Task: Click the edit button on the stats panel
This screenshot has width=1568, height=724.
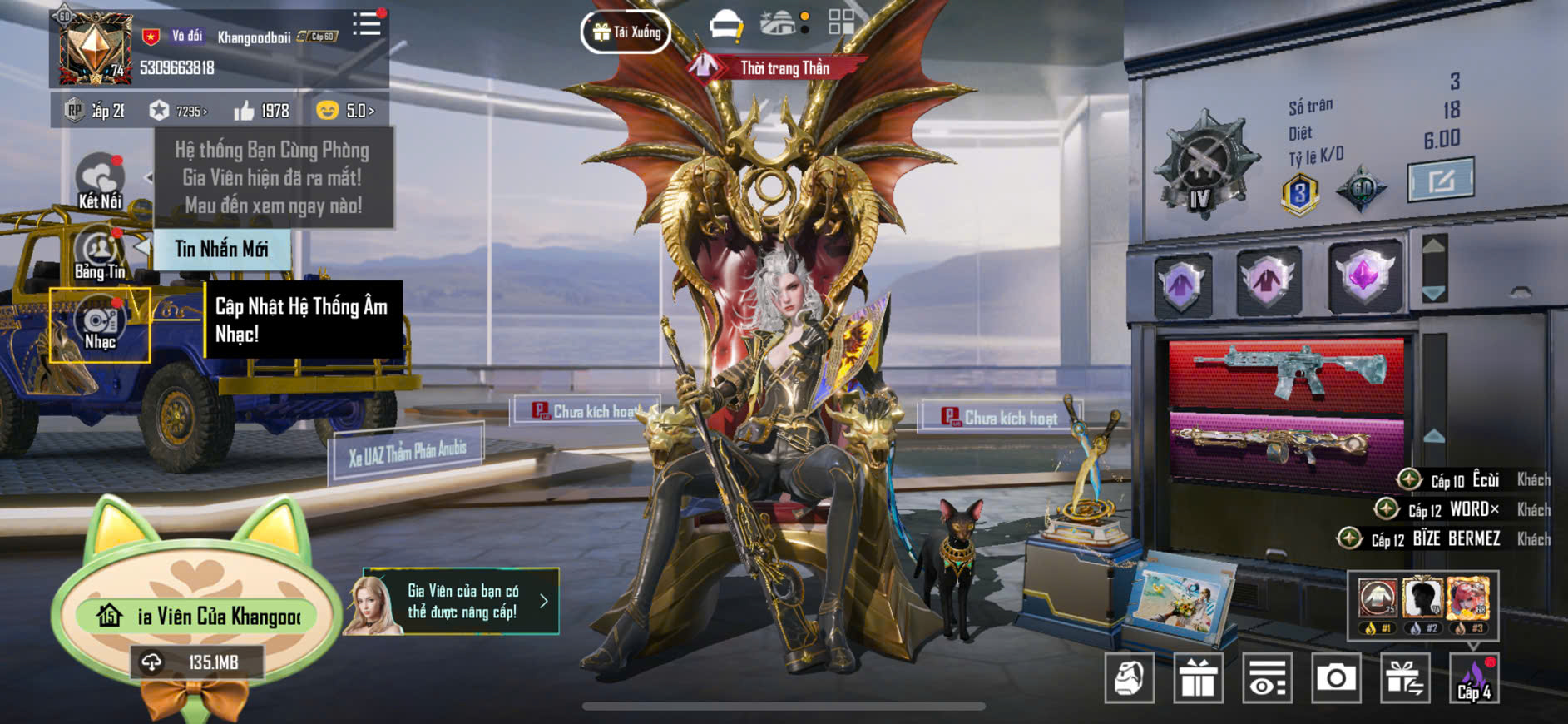Action: 1440,180
